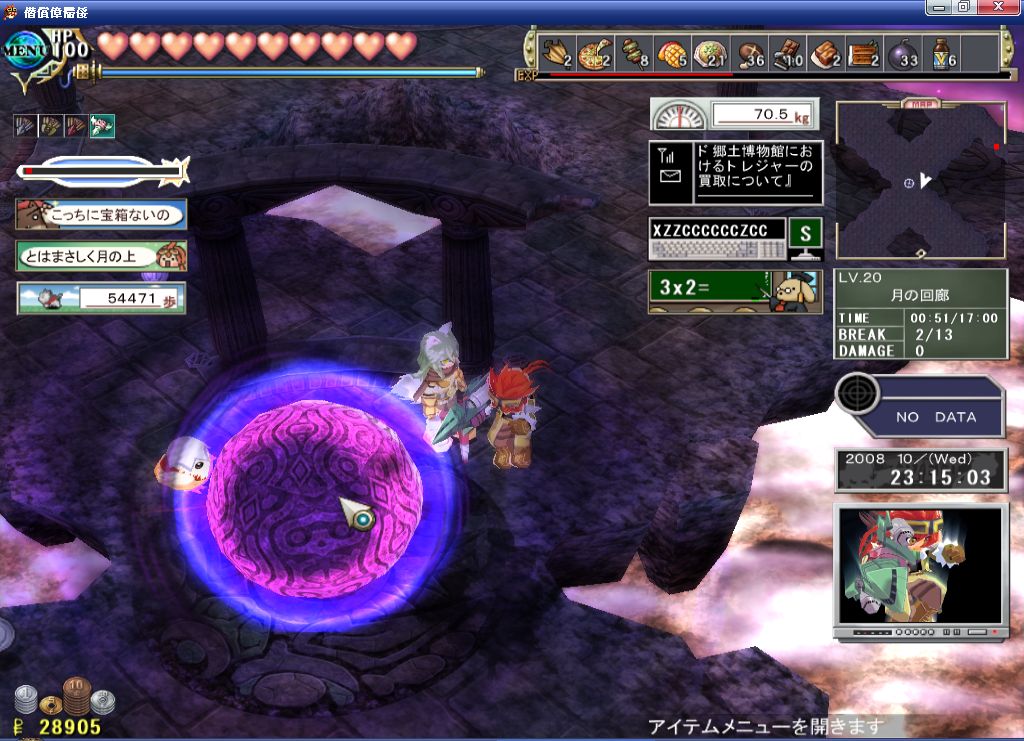Select the pizza item slot

tap(594, 53)
